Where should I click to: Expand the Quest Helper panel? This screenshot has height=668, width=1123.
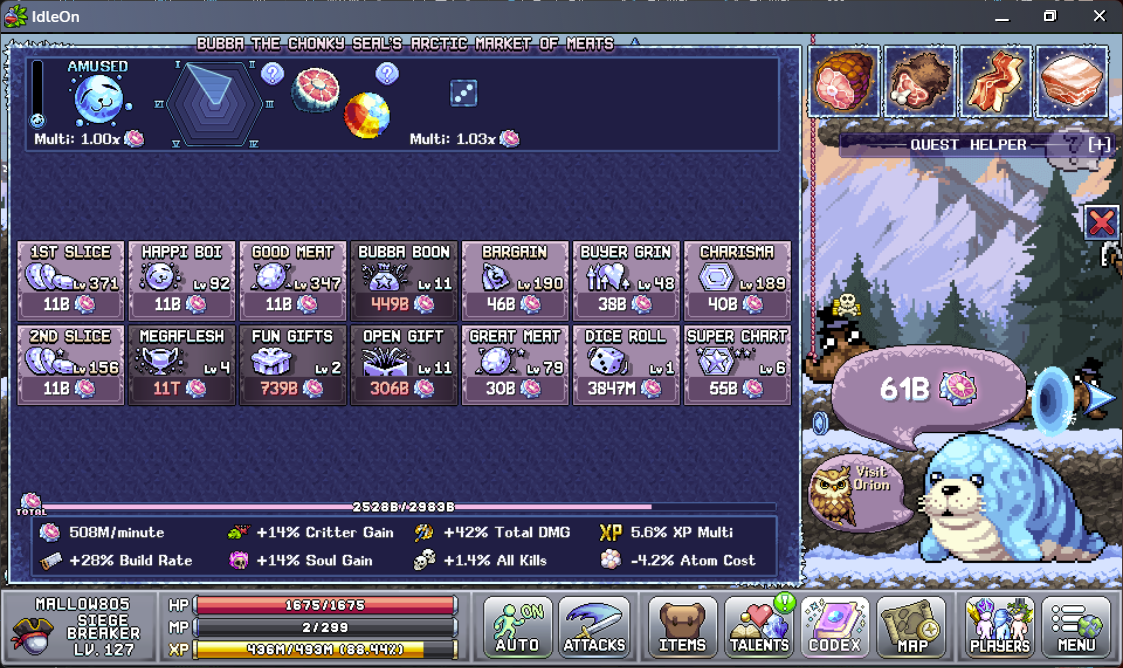(1099, 145)
